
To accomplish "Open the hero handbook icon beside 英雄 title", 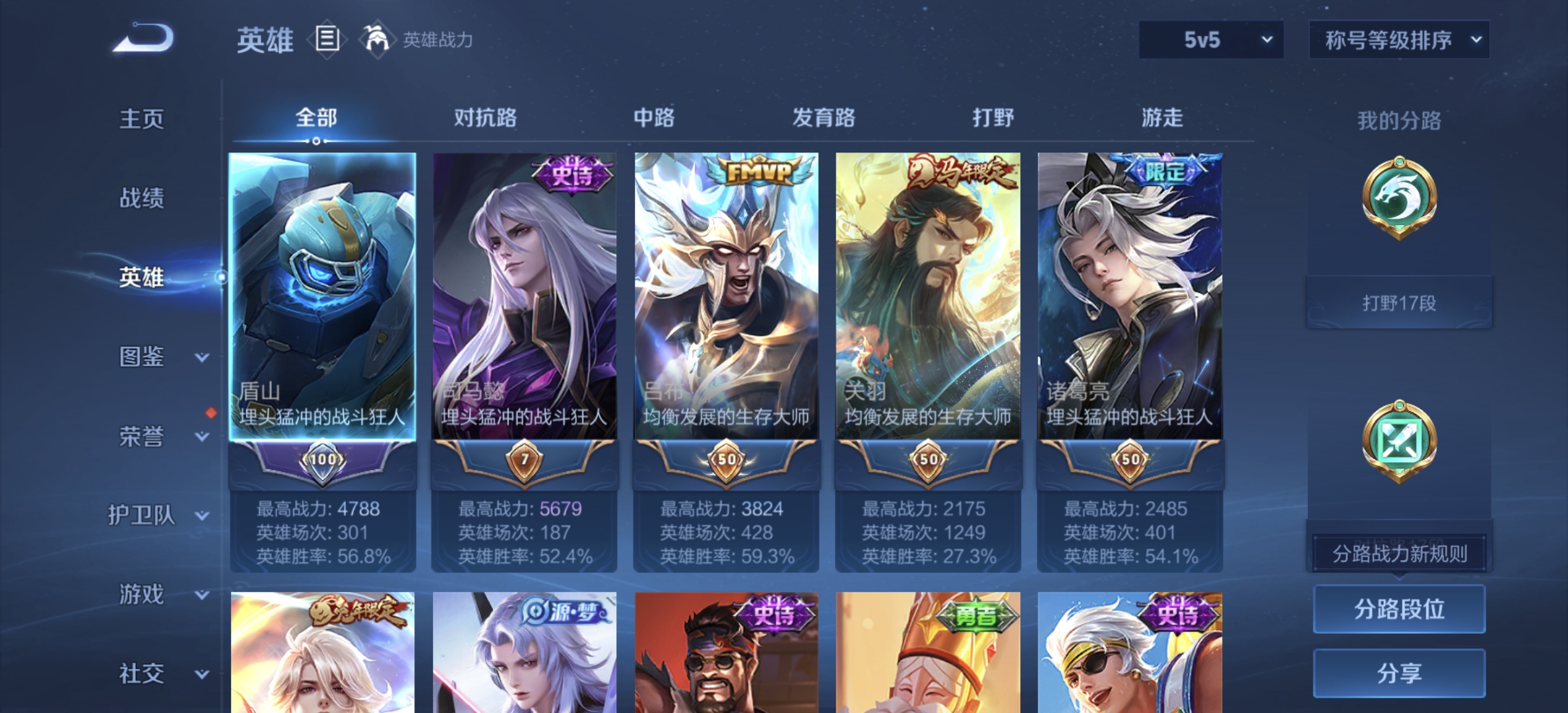I will 326,40.
